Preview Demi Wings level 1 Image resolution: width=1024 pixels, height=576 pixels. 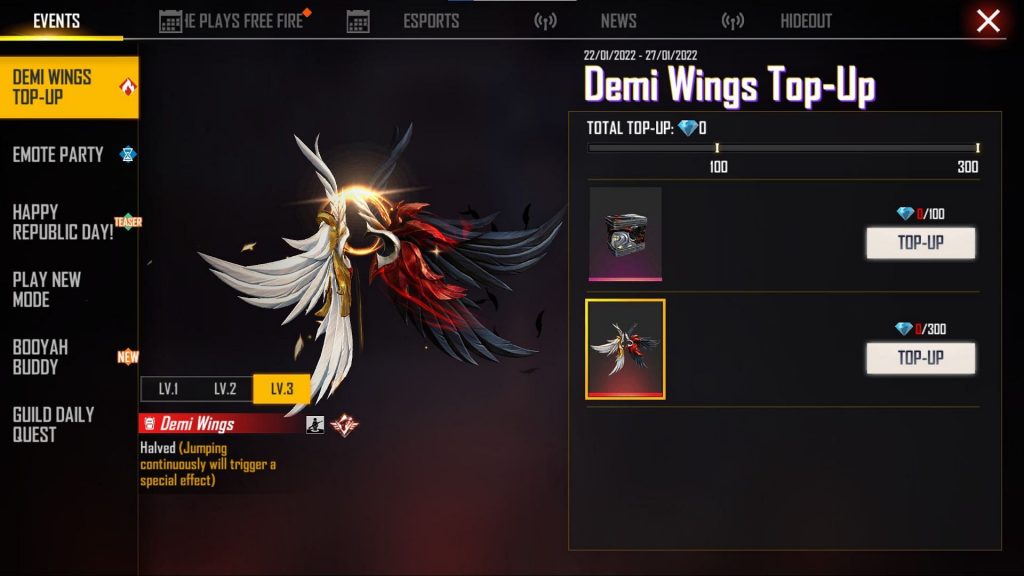tap(168, 389)
